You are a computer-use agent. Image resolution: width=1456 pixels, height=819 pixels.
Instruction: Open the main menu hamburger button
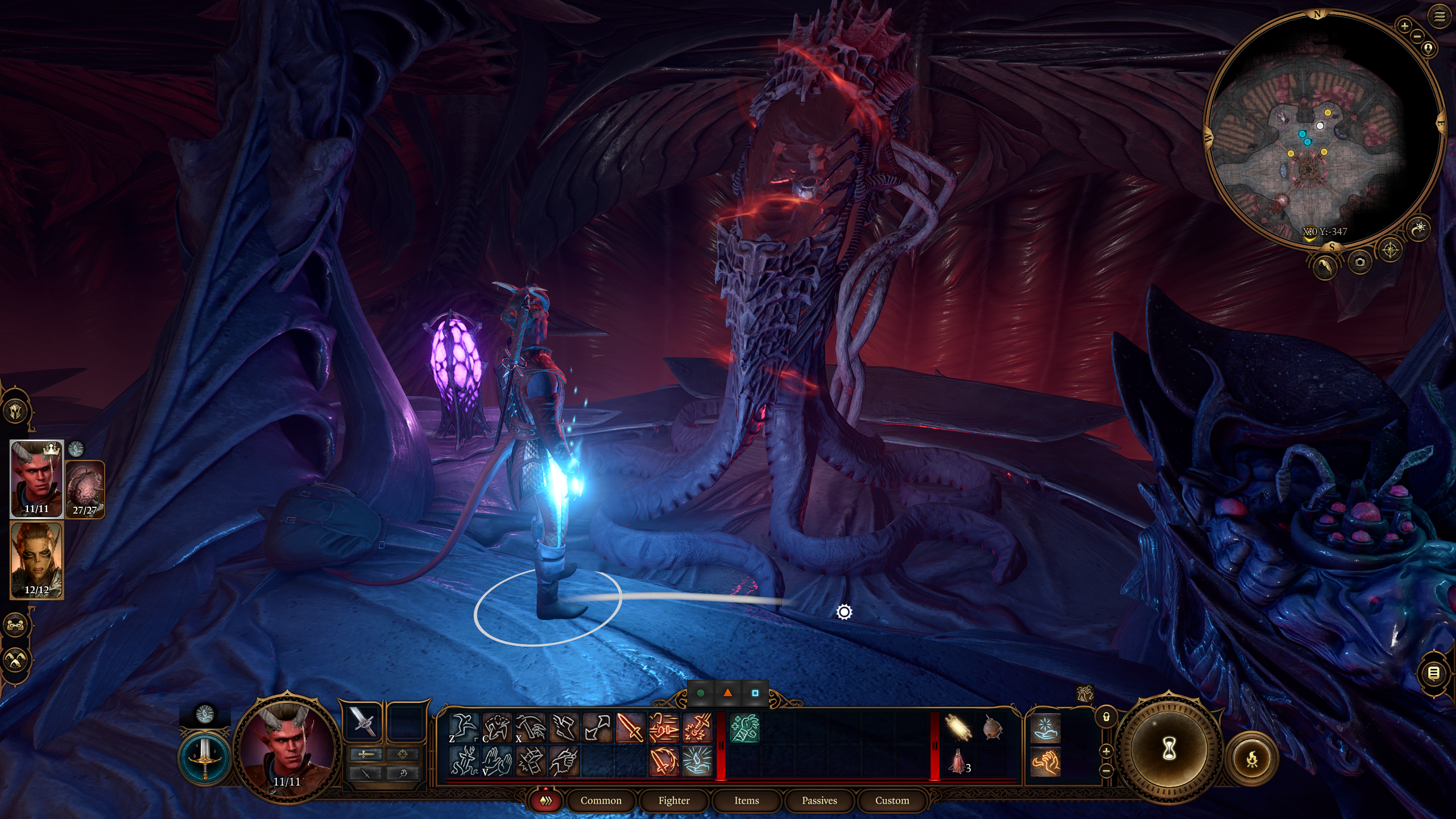pyautogui.click(x=1440, y=17)
